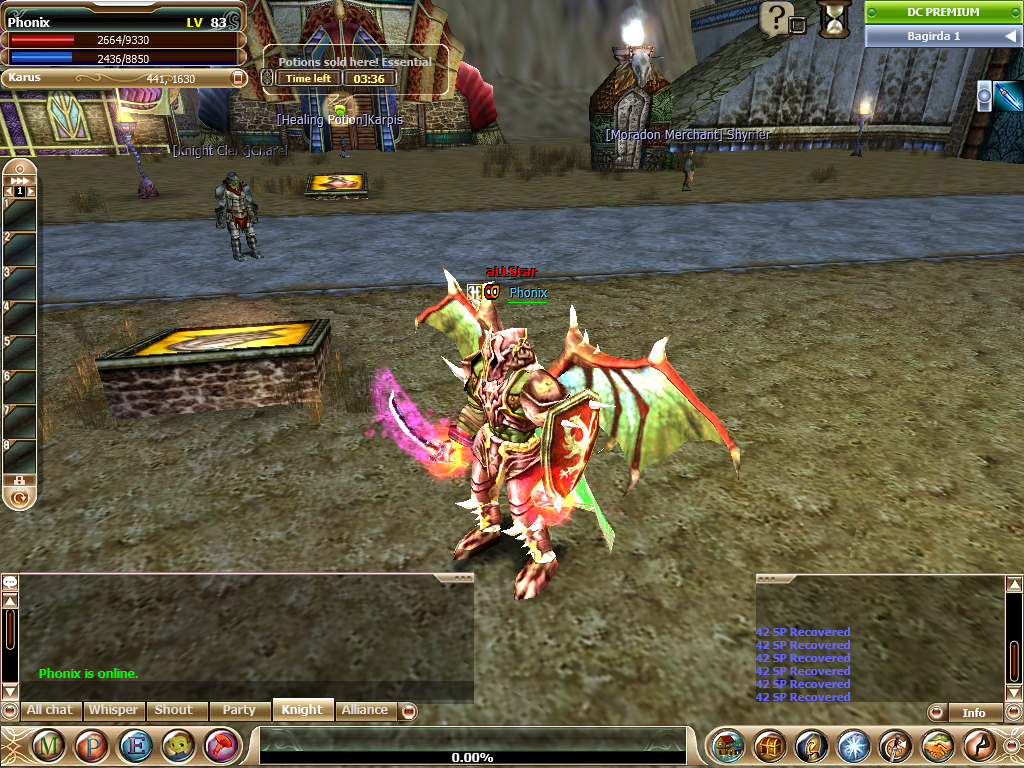Open the Shout chat tab

[x=173, y=710]
